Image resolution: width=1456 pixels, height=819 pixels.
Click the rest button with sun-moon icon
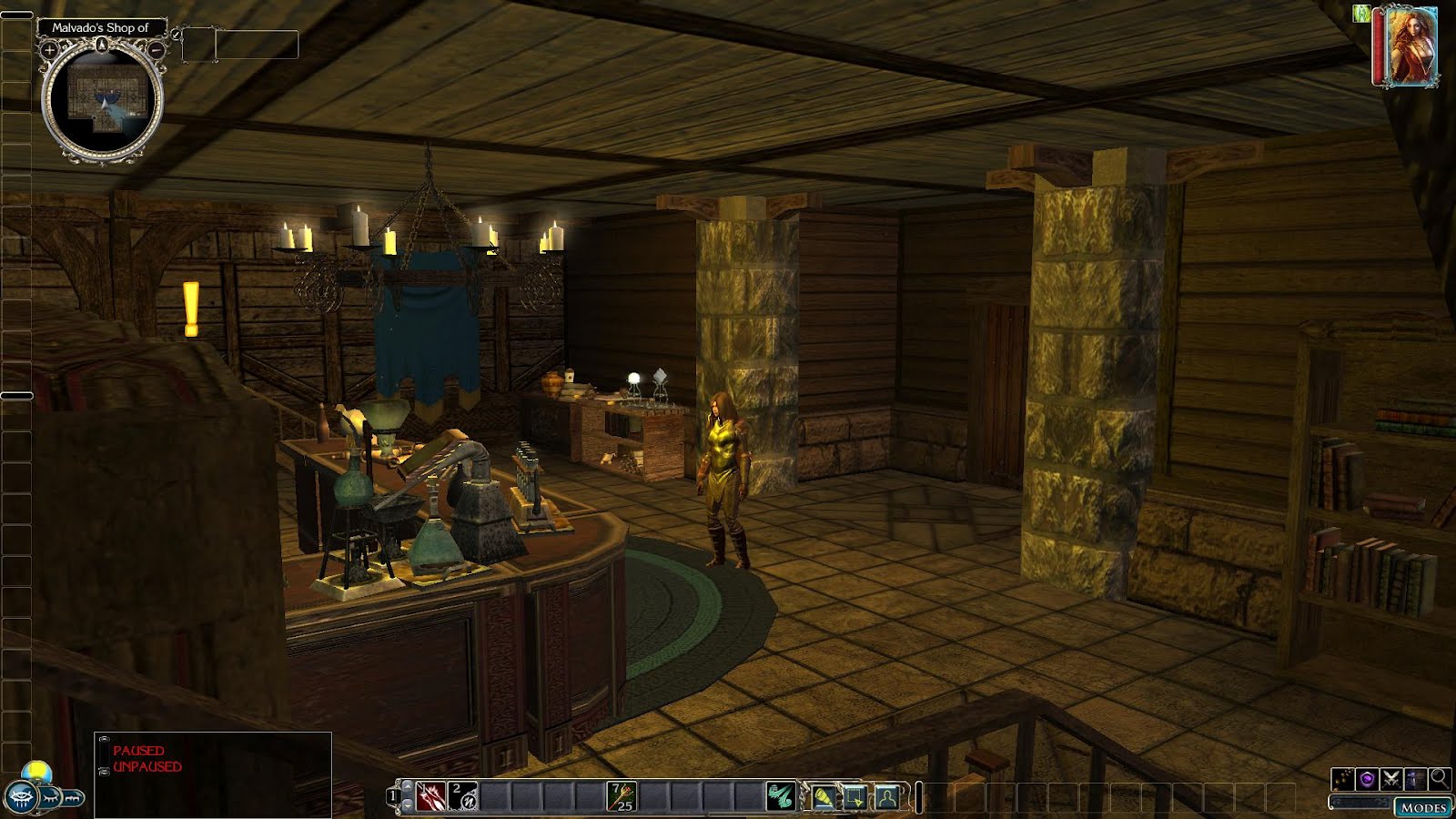[x=36, y=773]
